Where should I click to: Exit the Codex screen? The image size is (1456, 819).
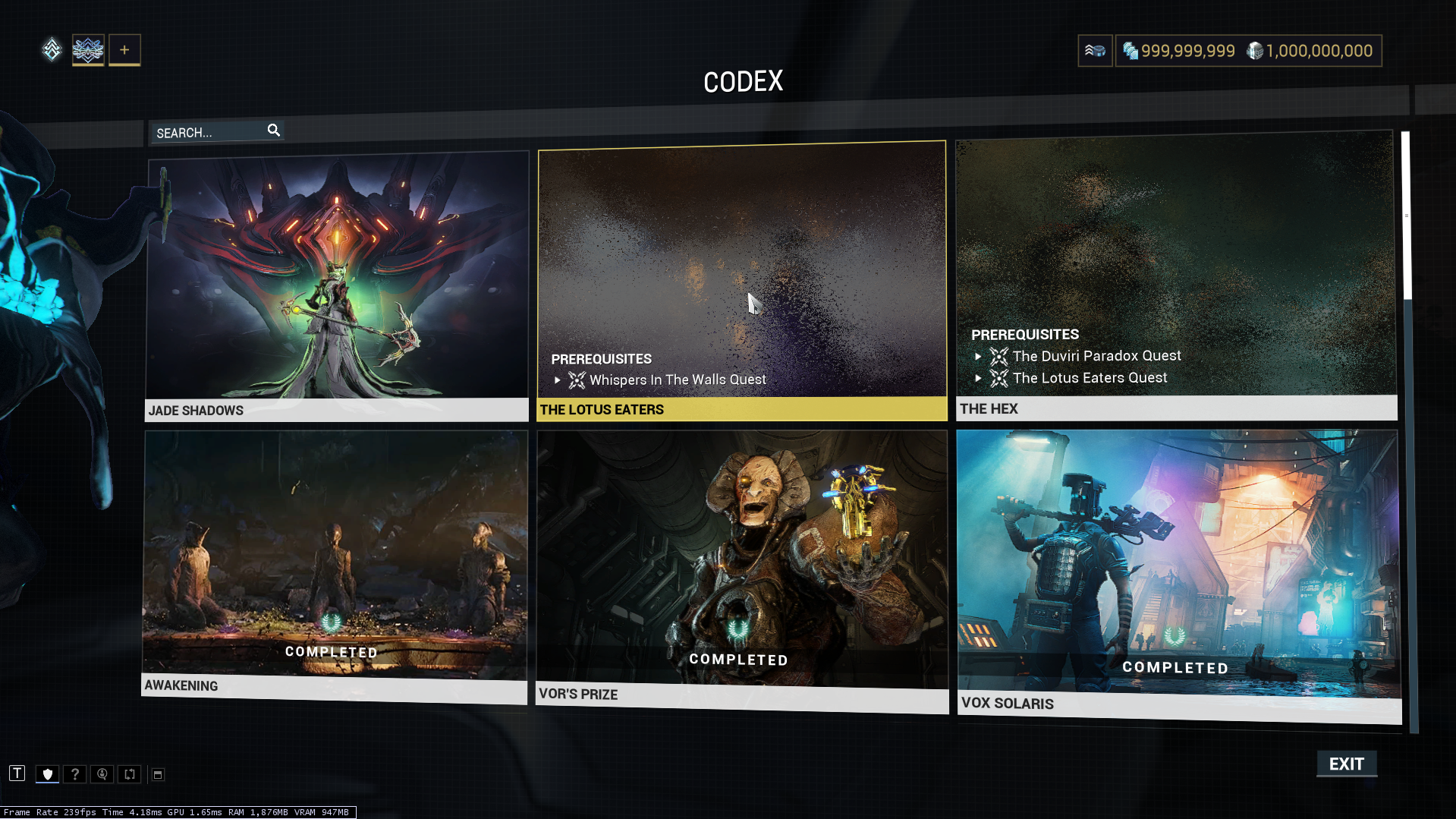pos(1346,764)
